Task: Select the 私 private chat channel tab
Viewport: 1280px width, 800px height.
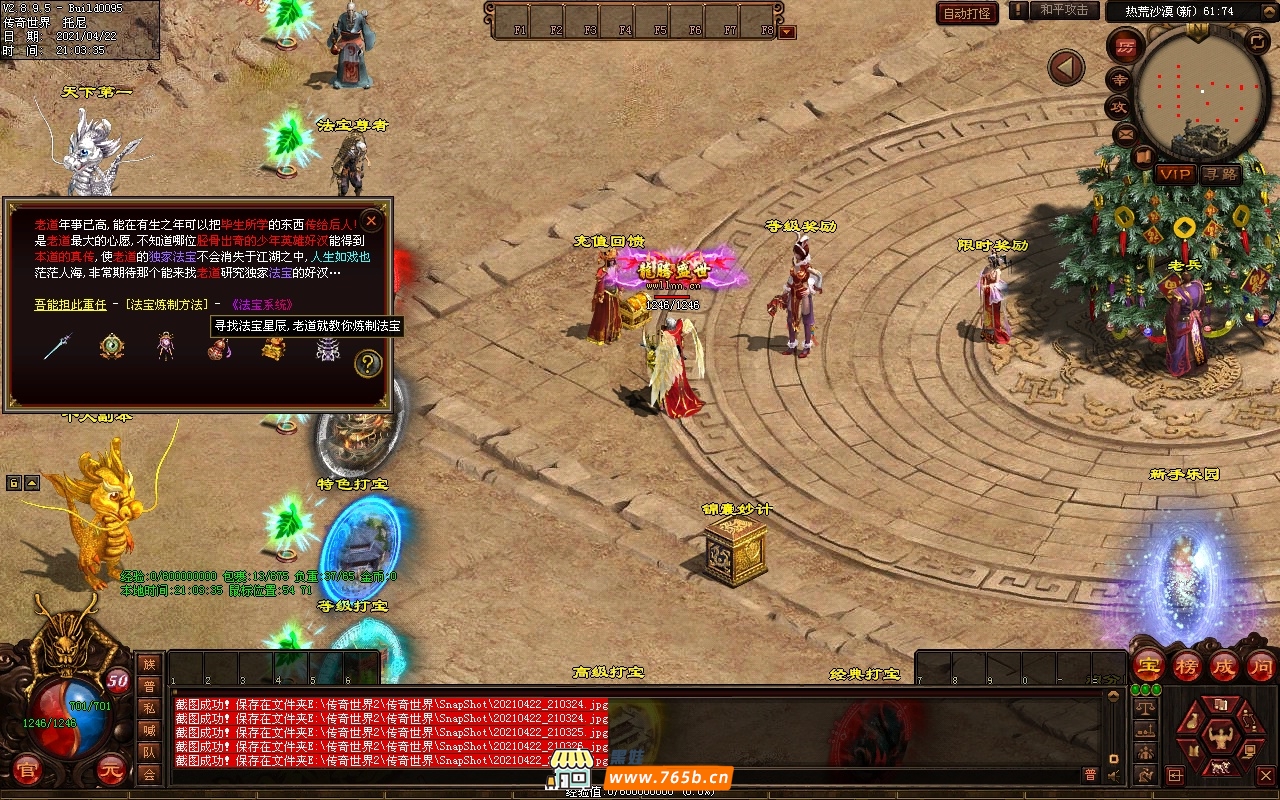Action: pyautogui.click(x=149, y=708)
